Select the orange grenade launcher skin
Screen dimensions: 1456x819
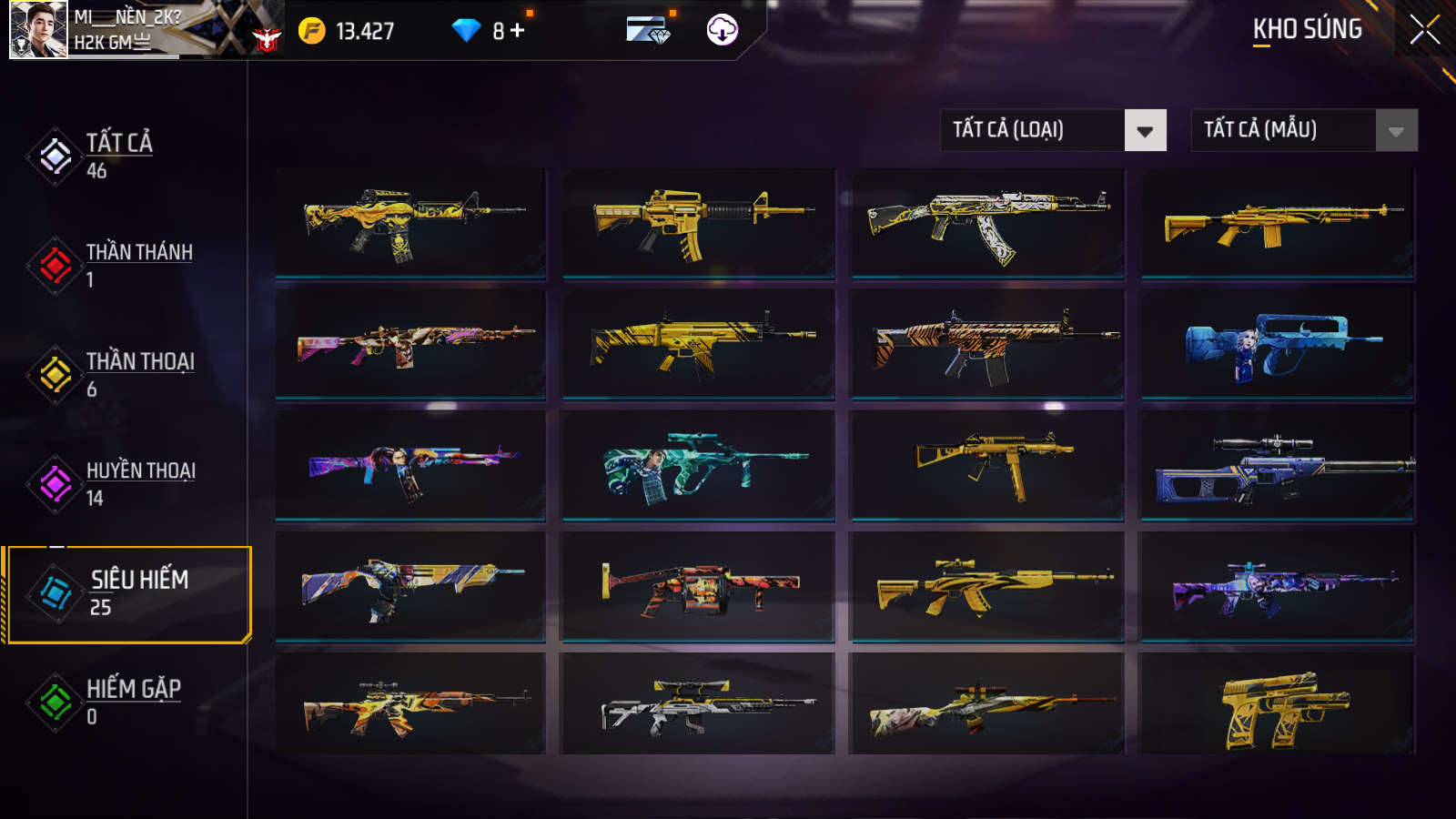tap(698, 587)
